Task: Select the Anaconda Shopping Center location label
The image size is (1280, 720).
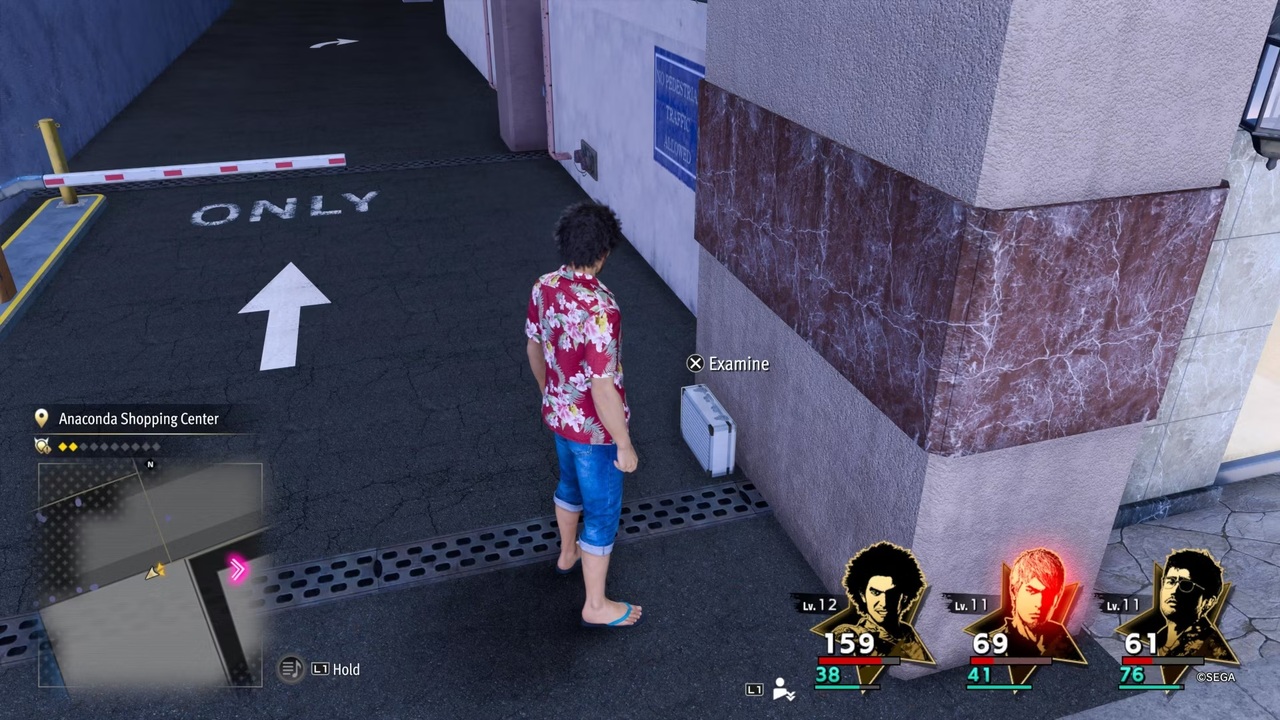Action: [138, 419]
